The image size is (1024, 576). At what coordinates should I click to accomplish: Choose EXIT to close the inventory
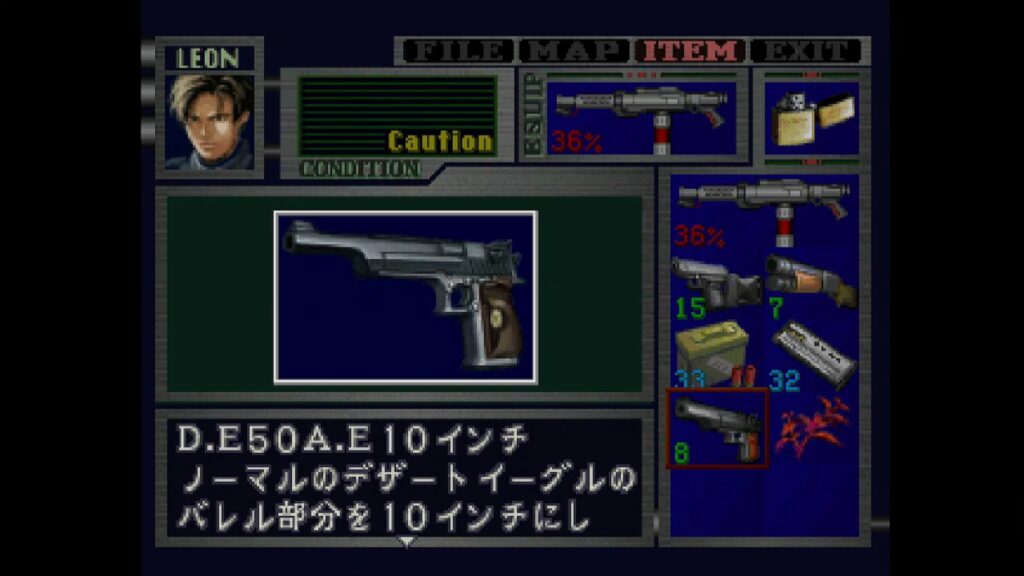(x=806, y=51)
